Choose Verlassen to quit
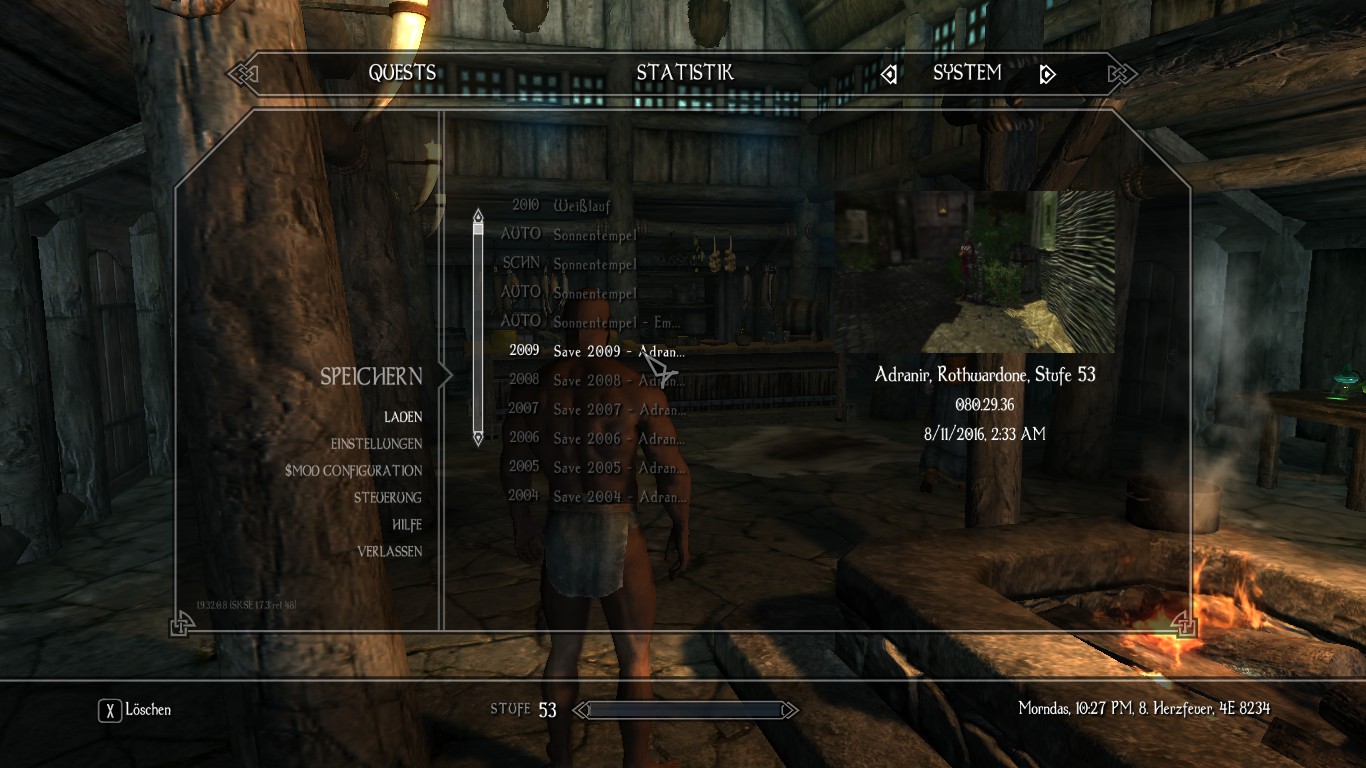This screenshot has height=768, width=1366. (389, 552)
